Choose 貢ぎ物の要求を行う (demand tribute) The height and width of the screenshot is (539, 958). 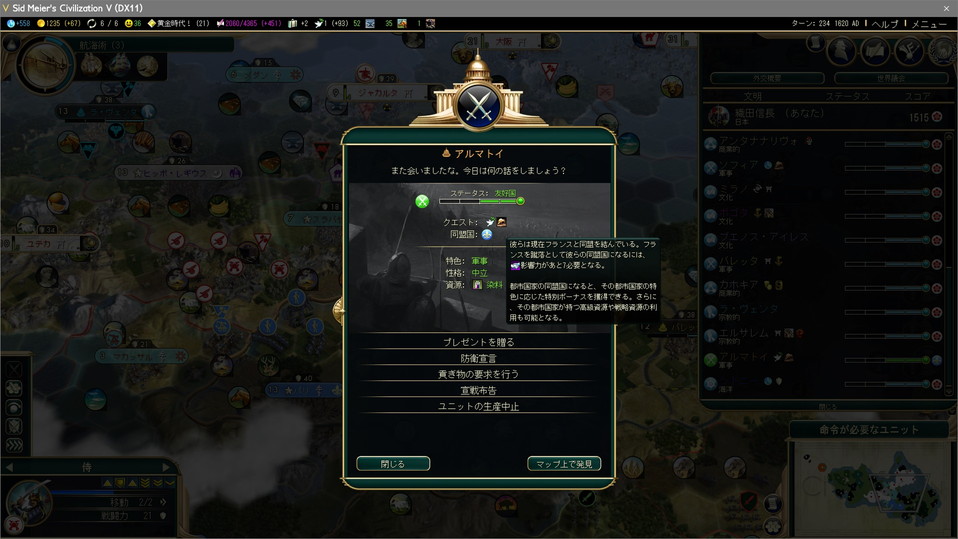478,374
